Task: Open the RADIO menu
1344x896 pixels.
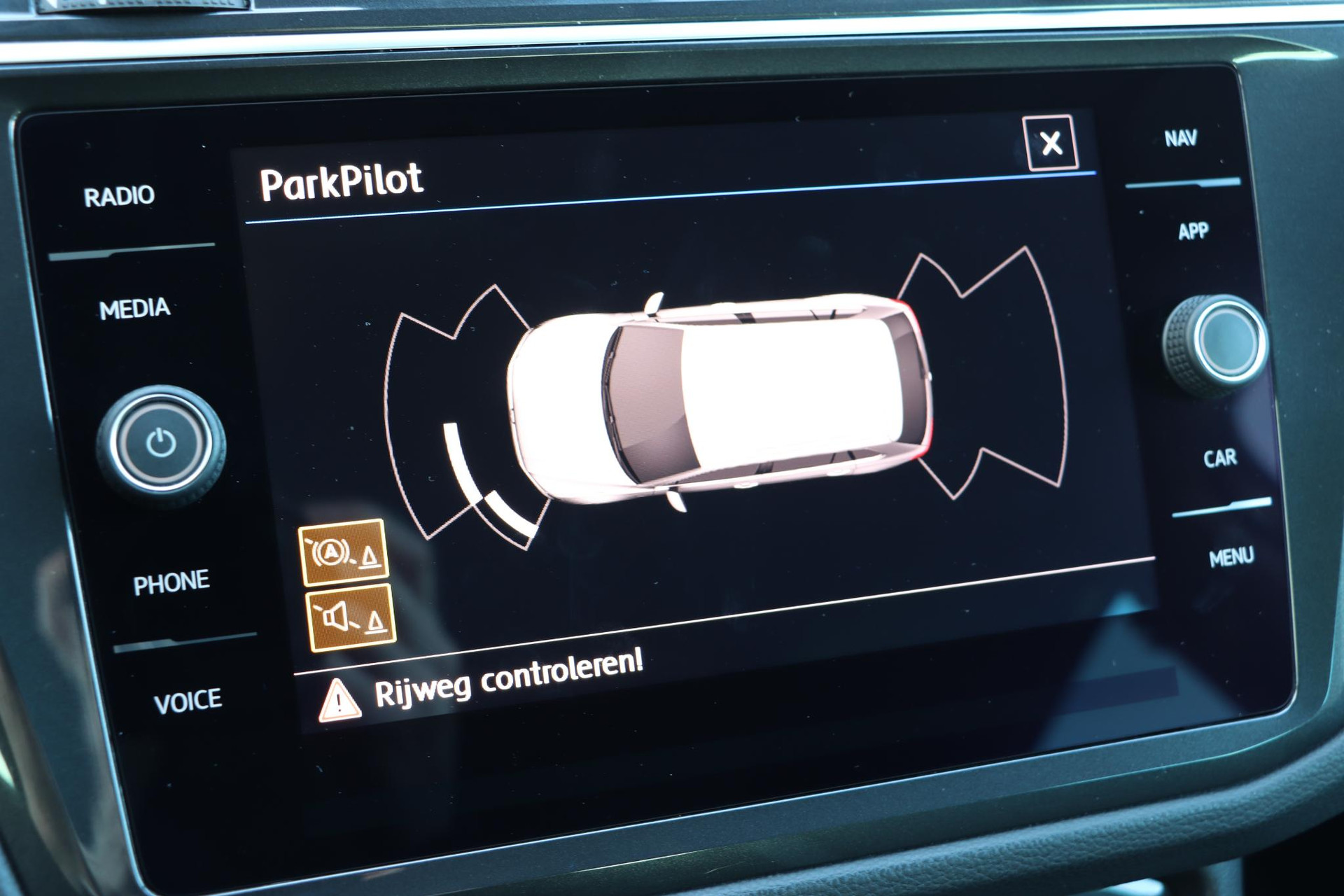Action: (x=119, y=196)
